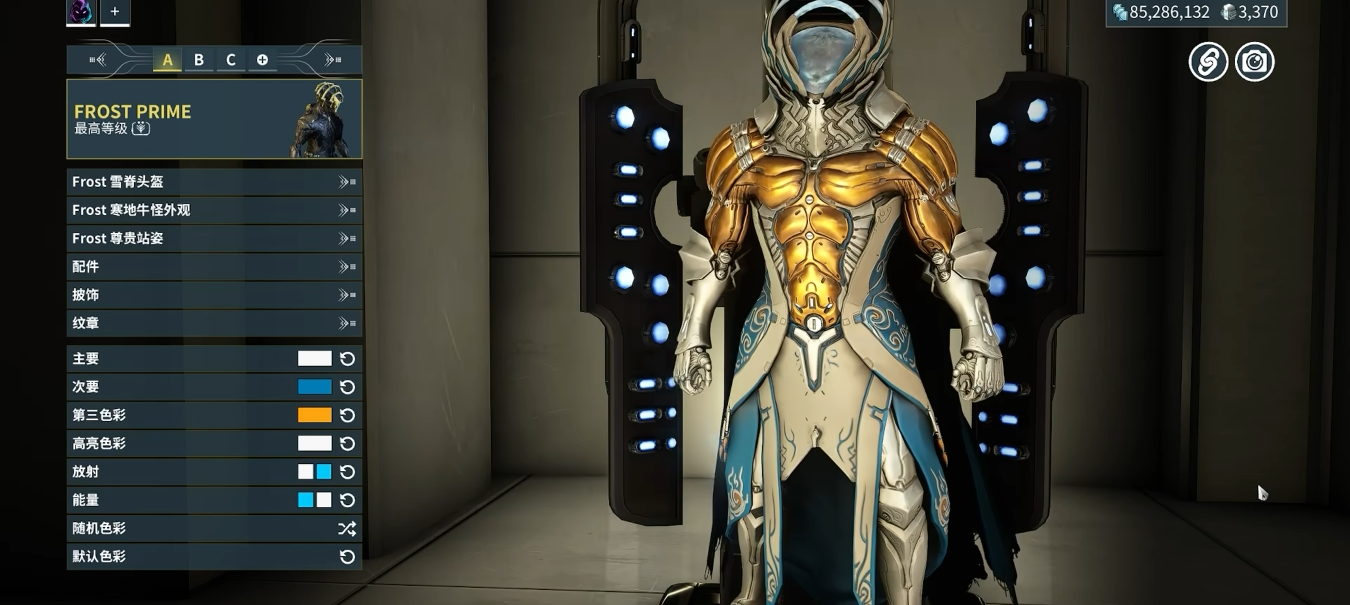Image resolution: width=1350 pixels, height=605 pixels.
Task: Select appearance config A tab
Action: [167, 60]
